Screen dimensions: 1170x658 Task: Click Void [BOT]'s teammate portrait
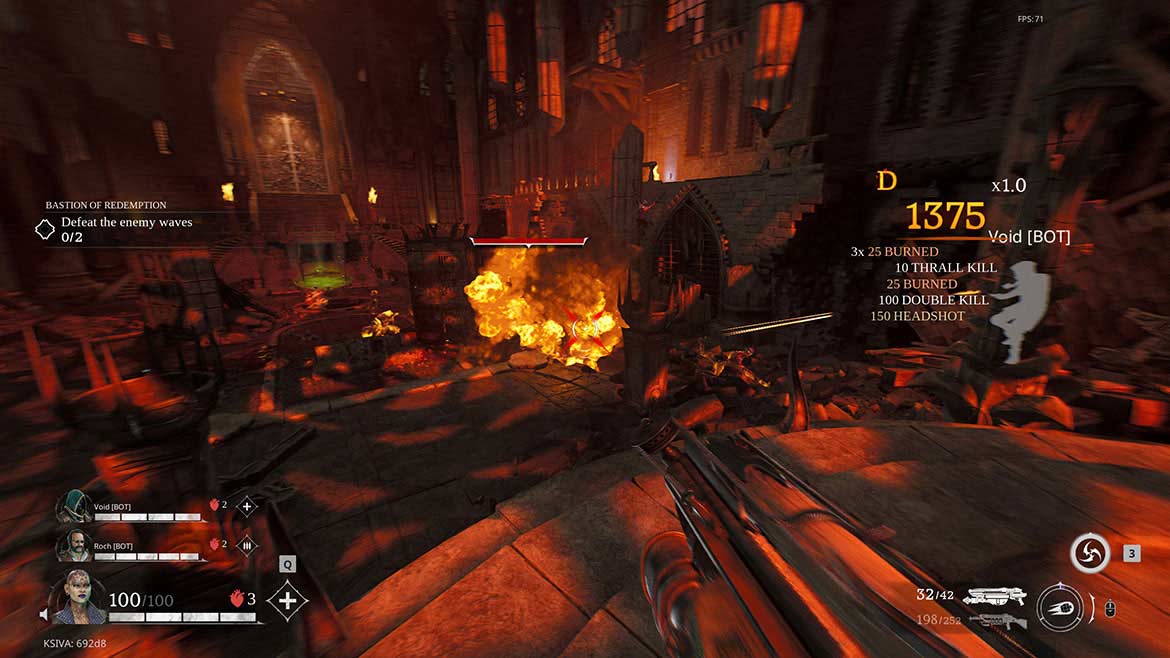click(x=74, y=506)
